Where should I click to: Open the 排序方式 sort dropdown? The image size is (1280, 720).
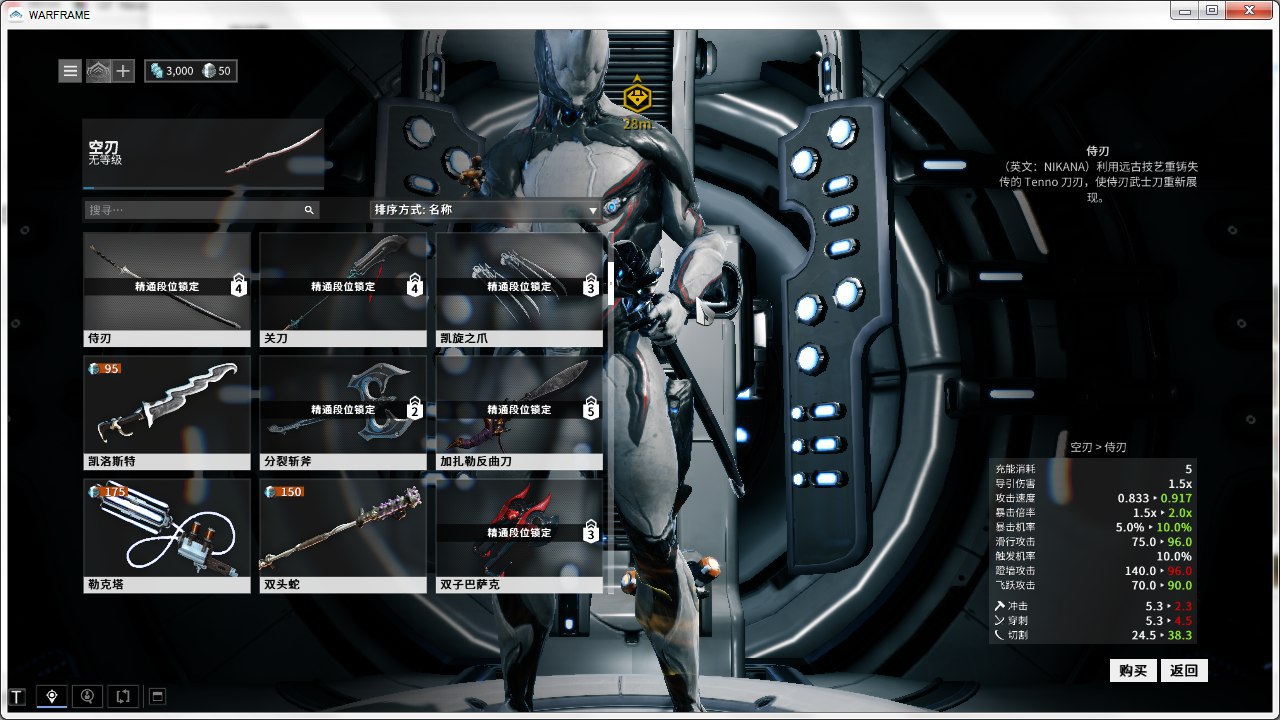click(486, 210)
